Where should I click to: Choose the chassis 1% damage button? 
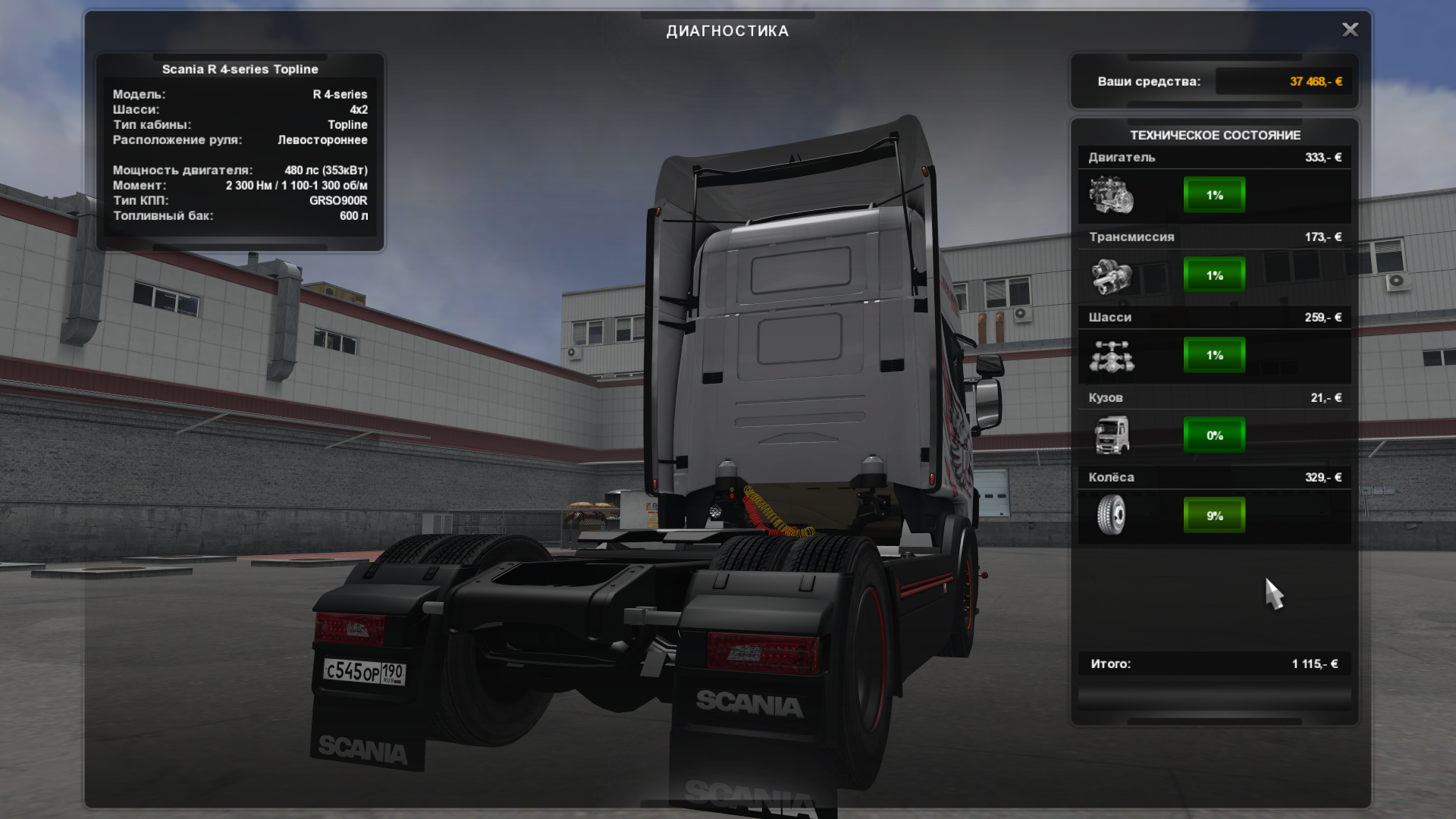coord(1214,355)
